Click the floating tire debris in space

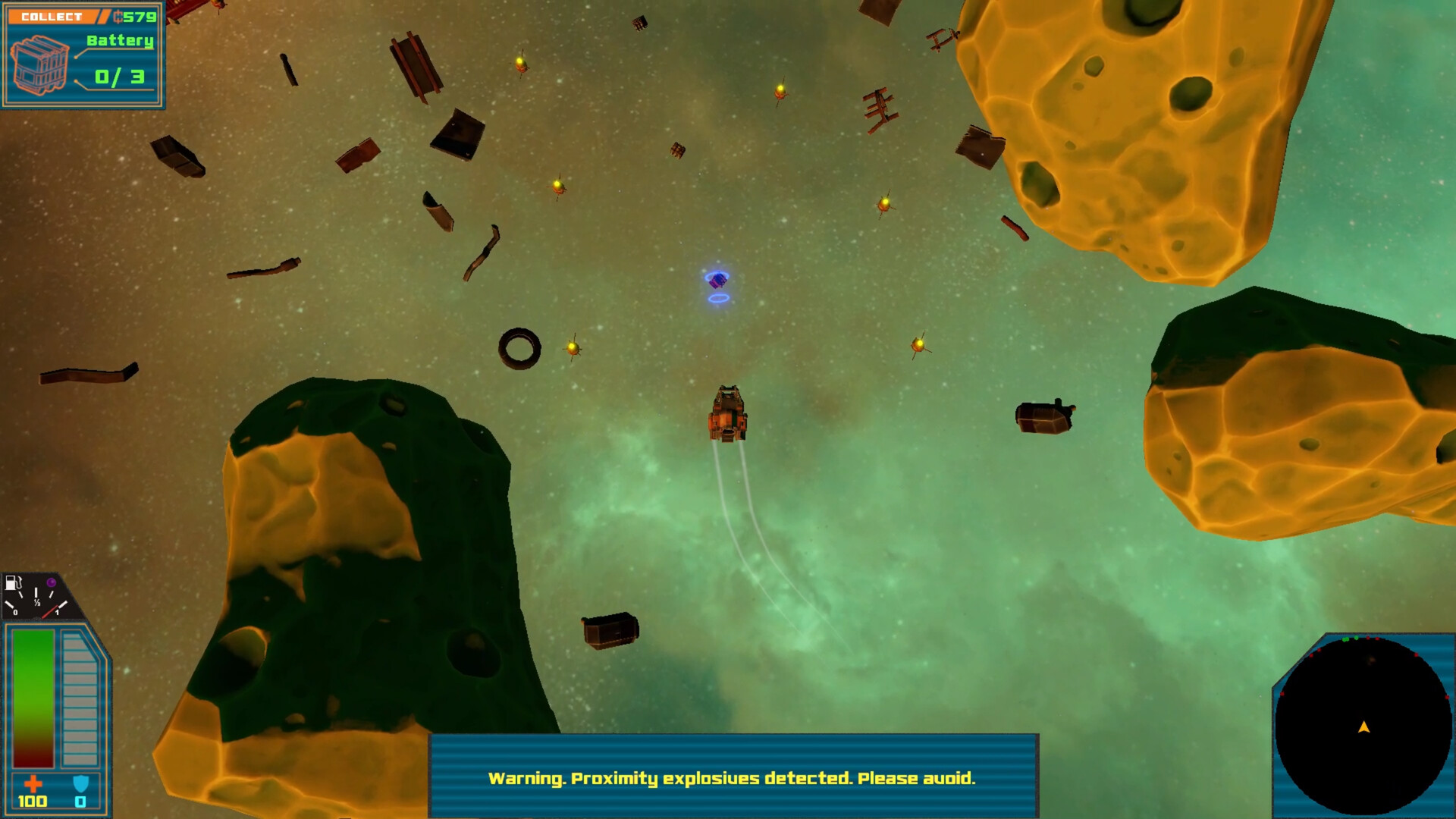[520, 348]
